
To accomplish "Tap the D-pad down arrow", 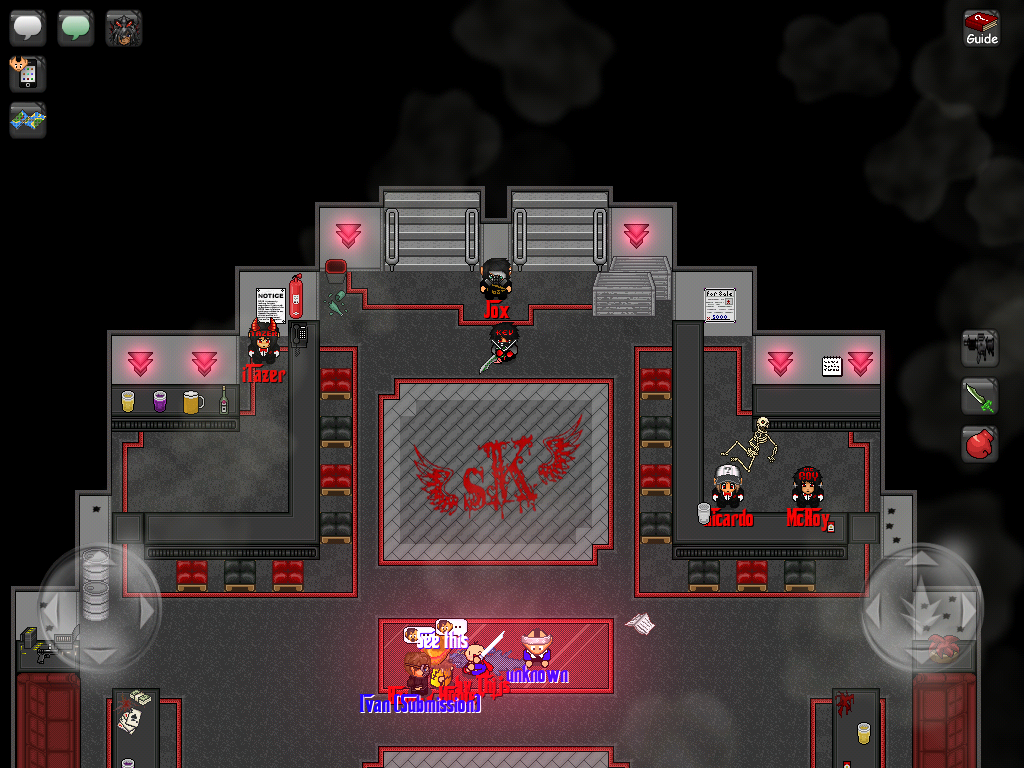I will (98, 655).
